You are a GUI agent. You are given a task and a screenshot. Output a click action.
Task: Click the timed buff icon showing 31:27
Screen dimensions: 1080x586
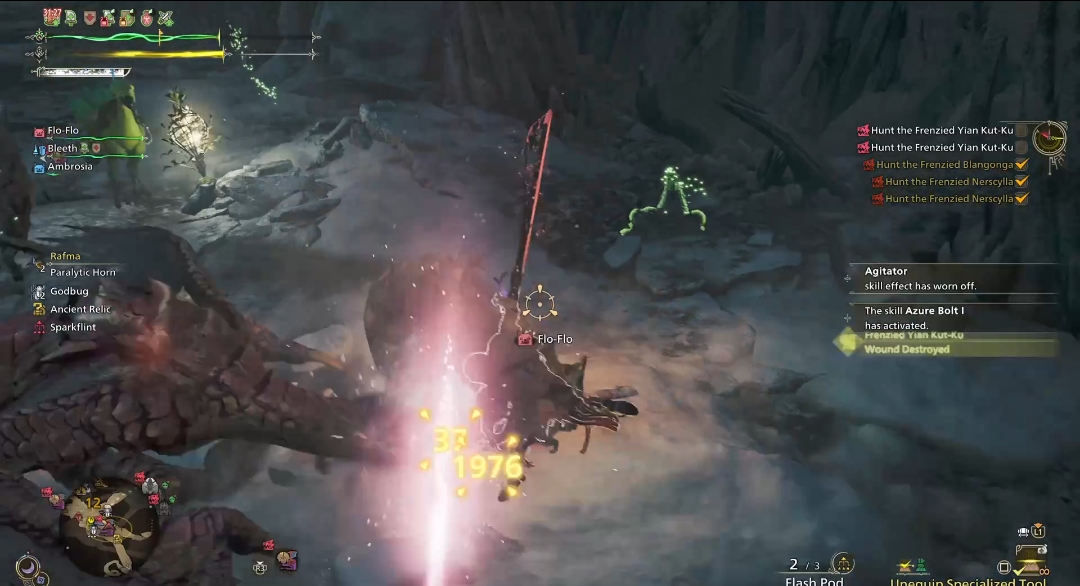pos(53,17)
